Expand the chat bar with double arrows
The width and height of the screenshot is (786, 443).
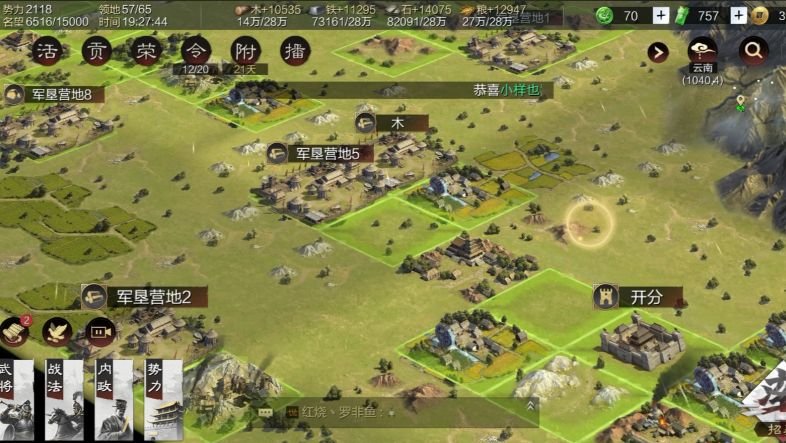[529, 407]
